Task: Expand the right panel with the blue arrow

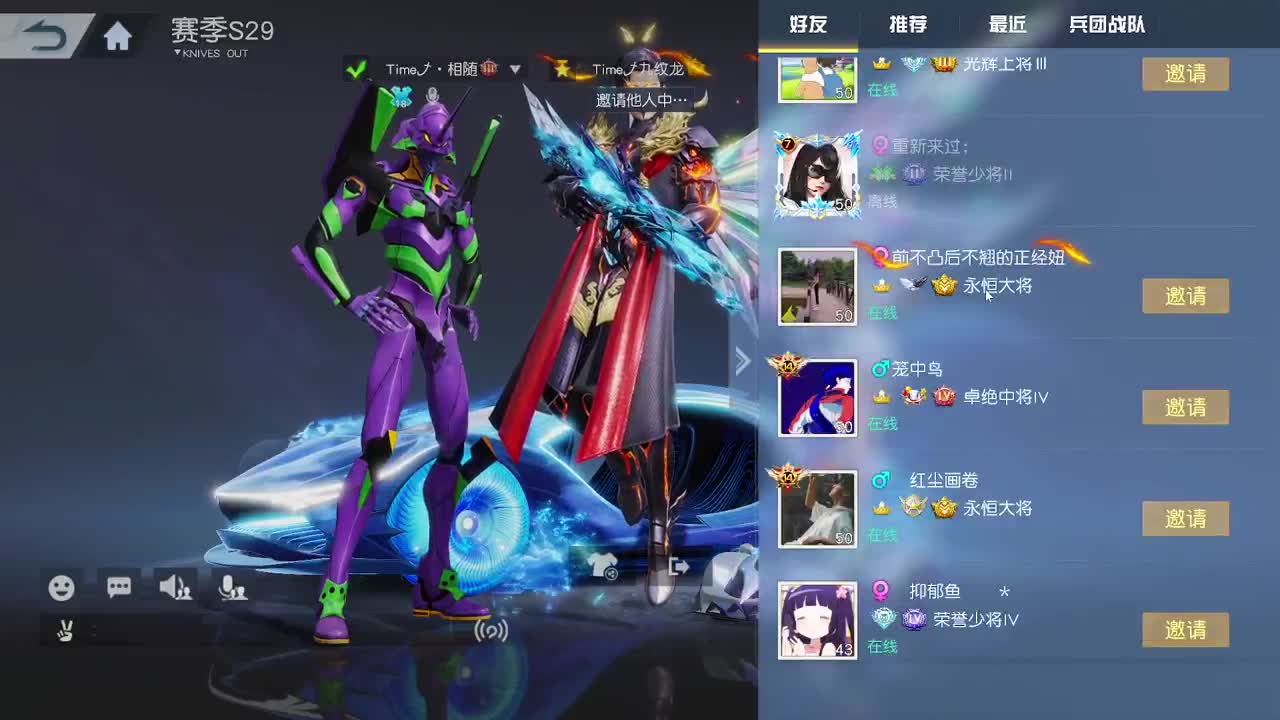Action: (743, 360)
